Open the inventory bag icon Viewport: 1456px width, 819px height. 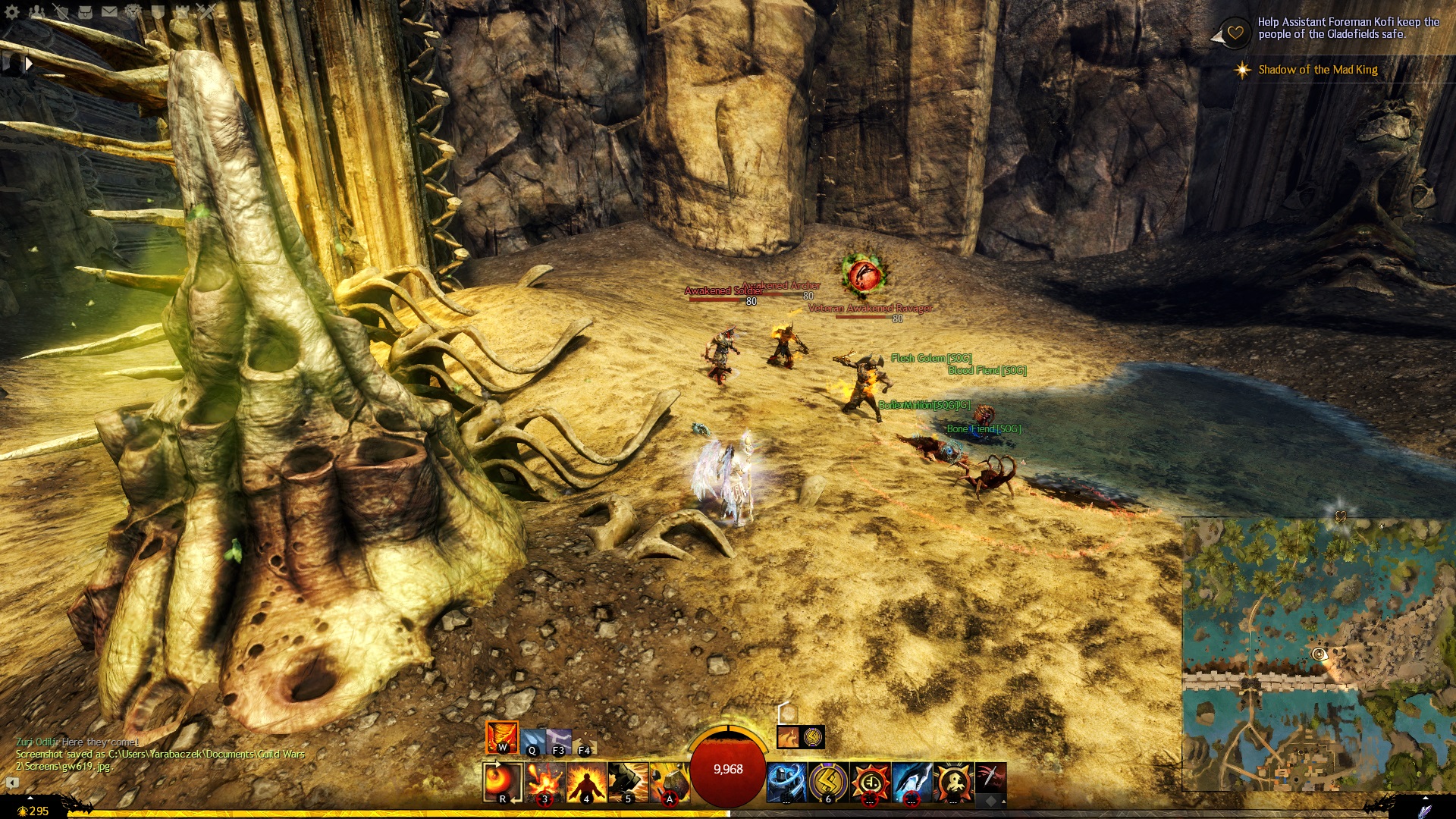coord(86,11)
